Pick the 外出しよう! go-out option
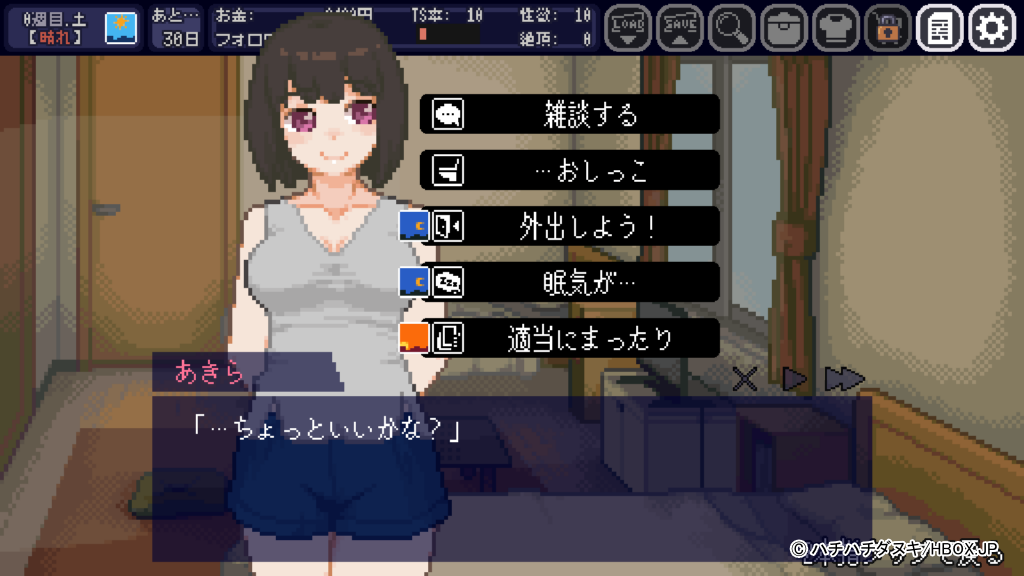 pos(569,226)
